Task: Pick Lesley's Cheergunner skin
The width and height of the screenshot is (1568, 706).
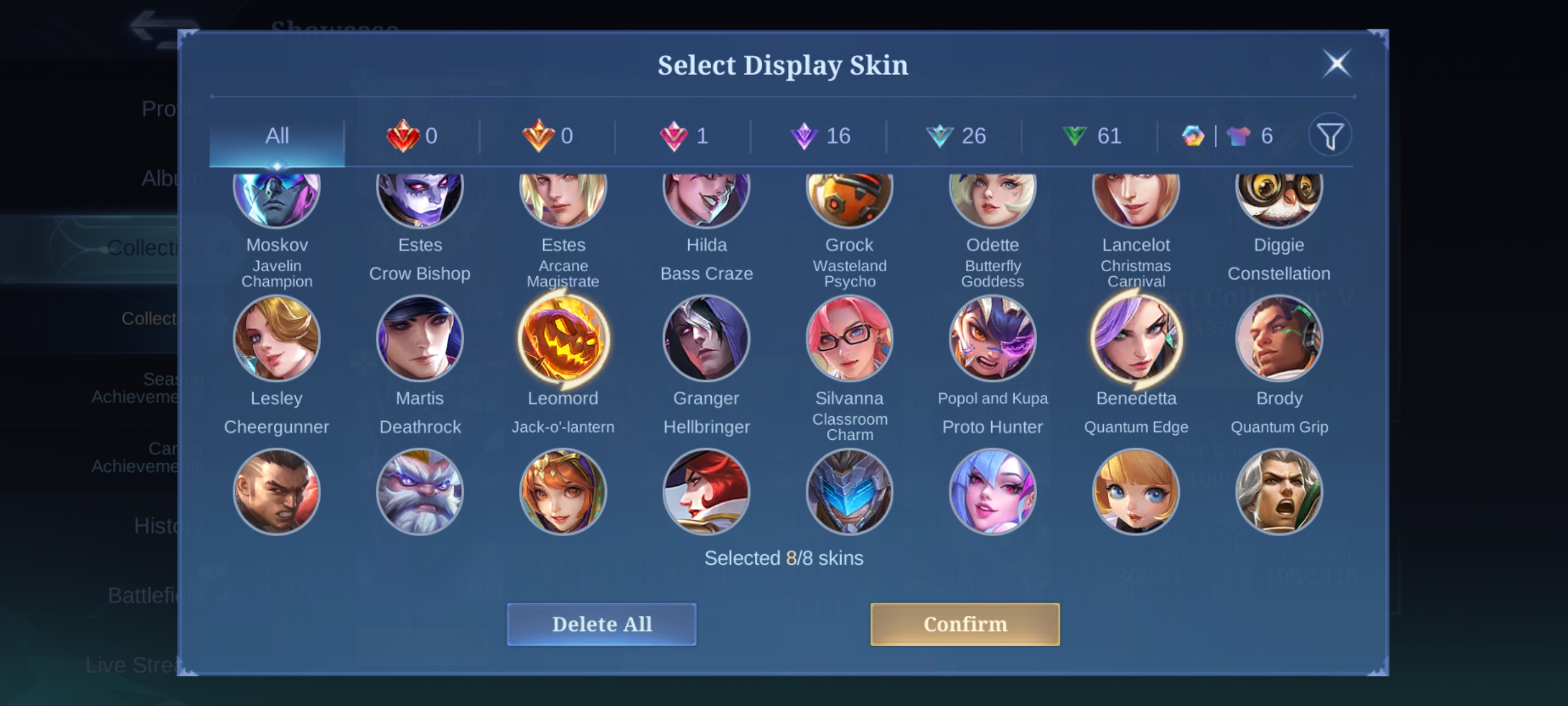Action: click(277, 338)
